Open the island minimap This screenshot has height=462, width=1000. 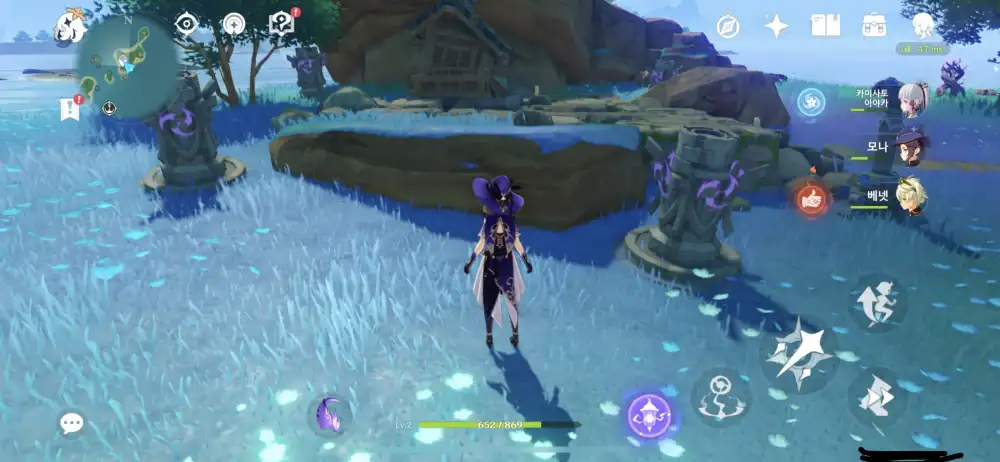click(x=128, y=68)
